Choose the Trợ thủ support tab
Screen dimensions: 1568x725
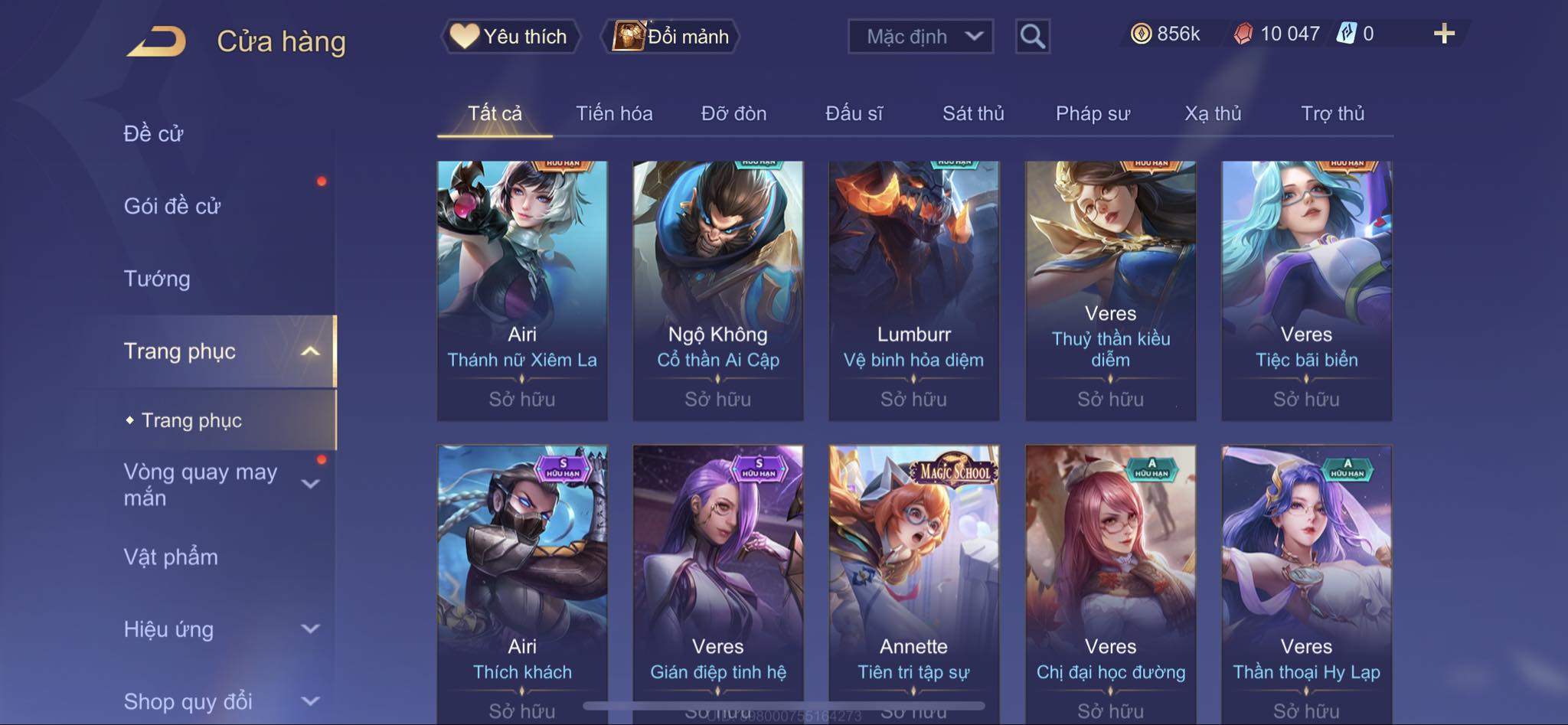[1332, 114]
